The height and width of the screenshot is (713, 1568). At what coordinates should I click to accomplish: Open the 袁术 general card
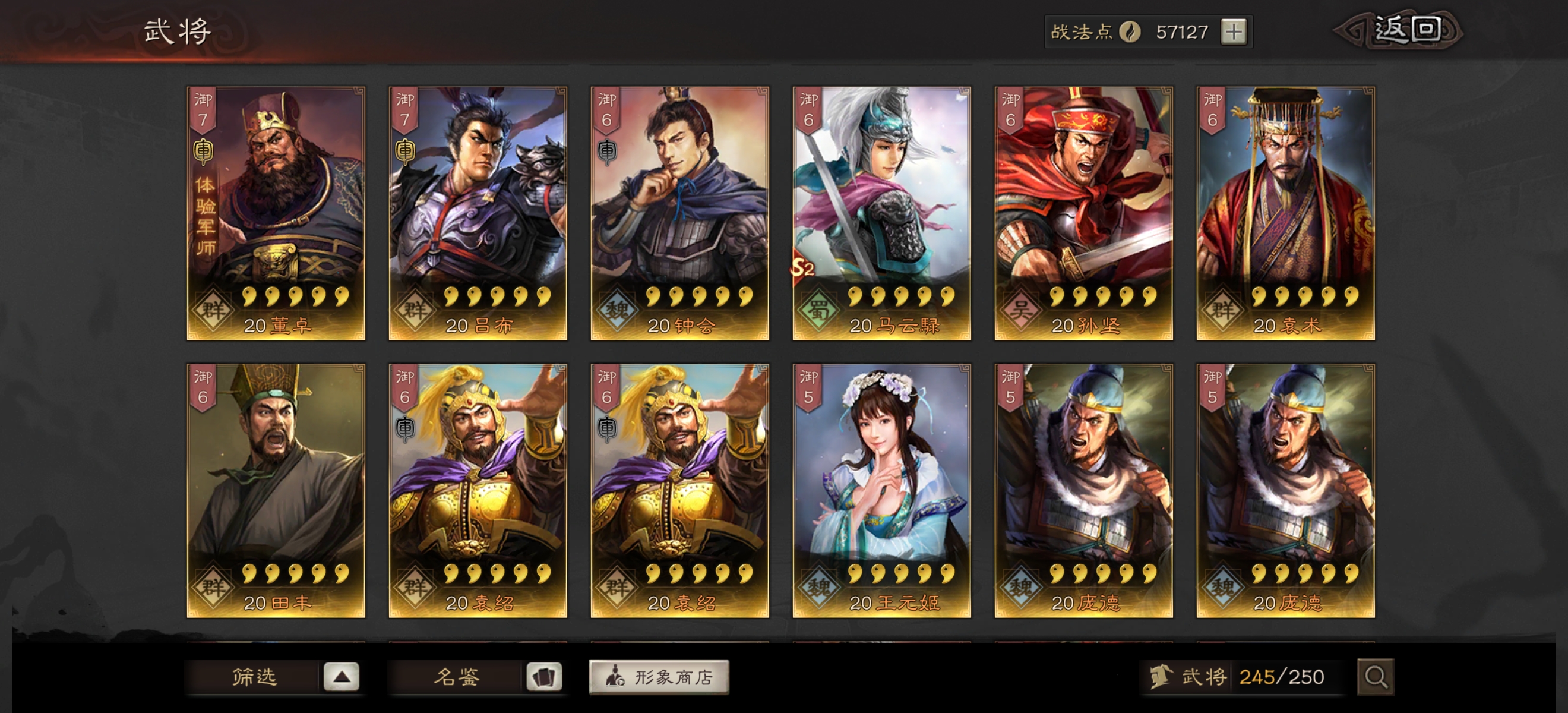pyautogui.click(x=1285, y=213)
